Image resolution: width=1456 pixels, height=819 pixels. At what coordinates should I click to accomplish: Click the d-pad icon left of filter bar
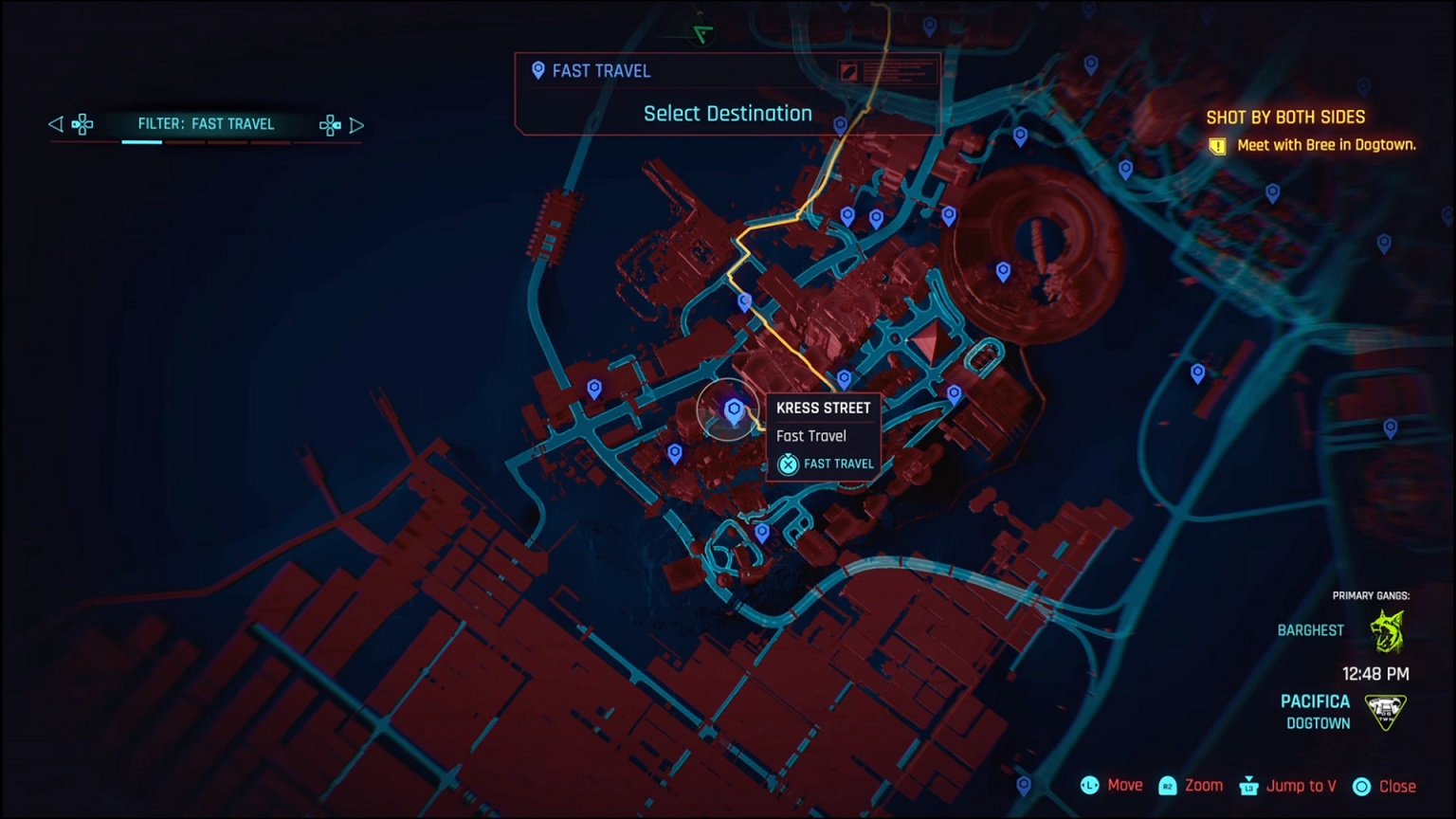tap(83, 124)
